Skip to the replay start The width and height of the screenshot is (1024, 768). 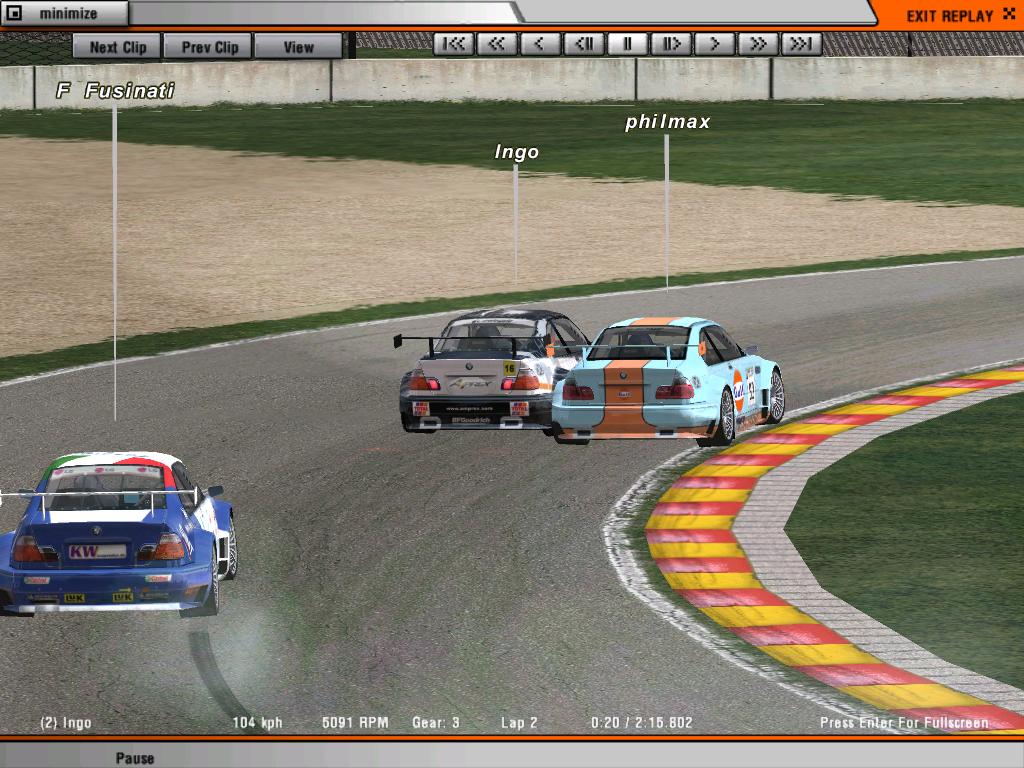pyautogui.click(x=454, y=44)
